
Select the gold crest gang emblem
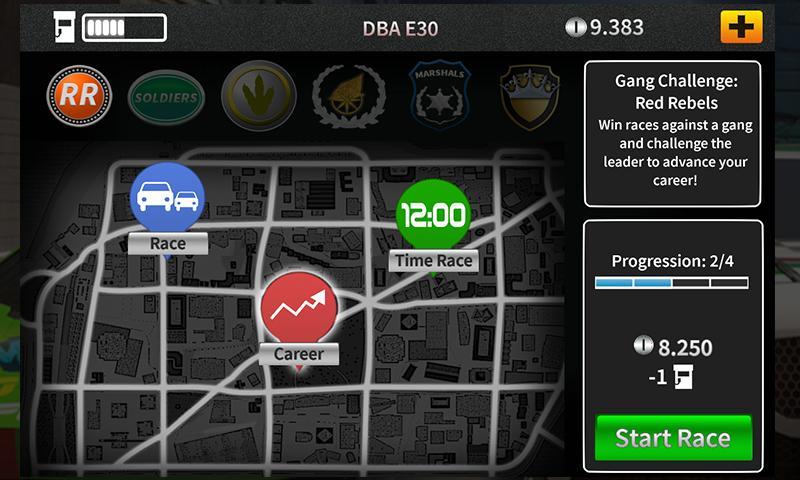coord(529,96)
